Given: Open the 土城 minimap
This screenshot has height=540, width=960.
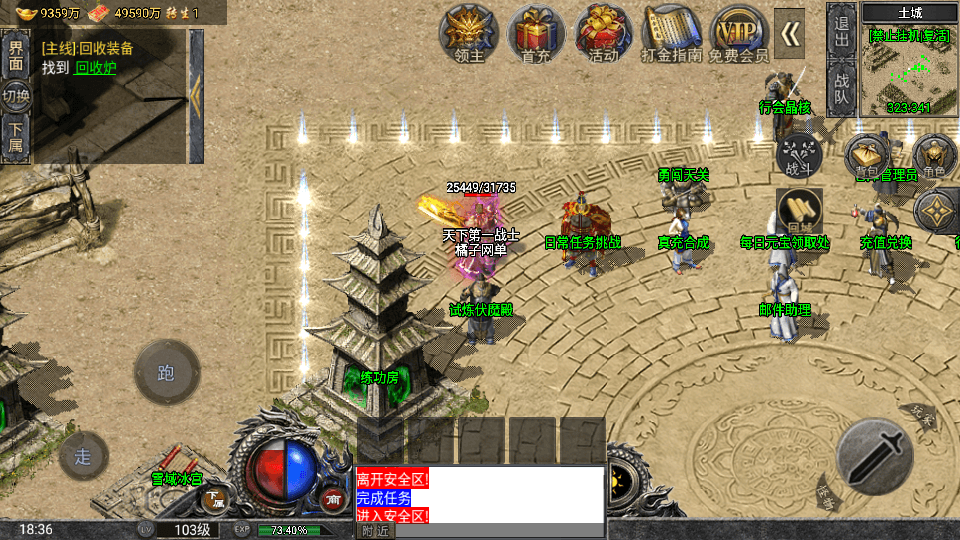Looking at the screenshot, I should [909, 66].
